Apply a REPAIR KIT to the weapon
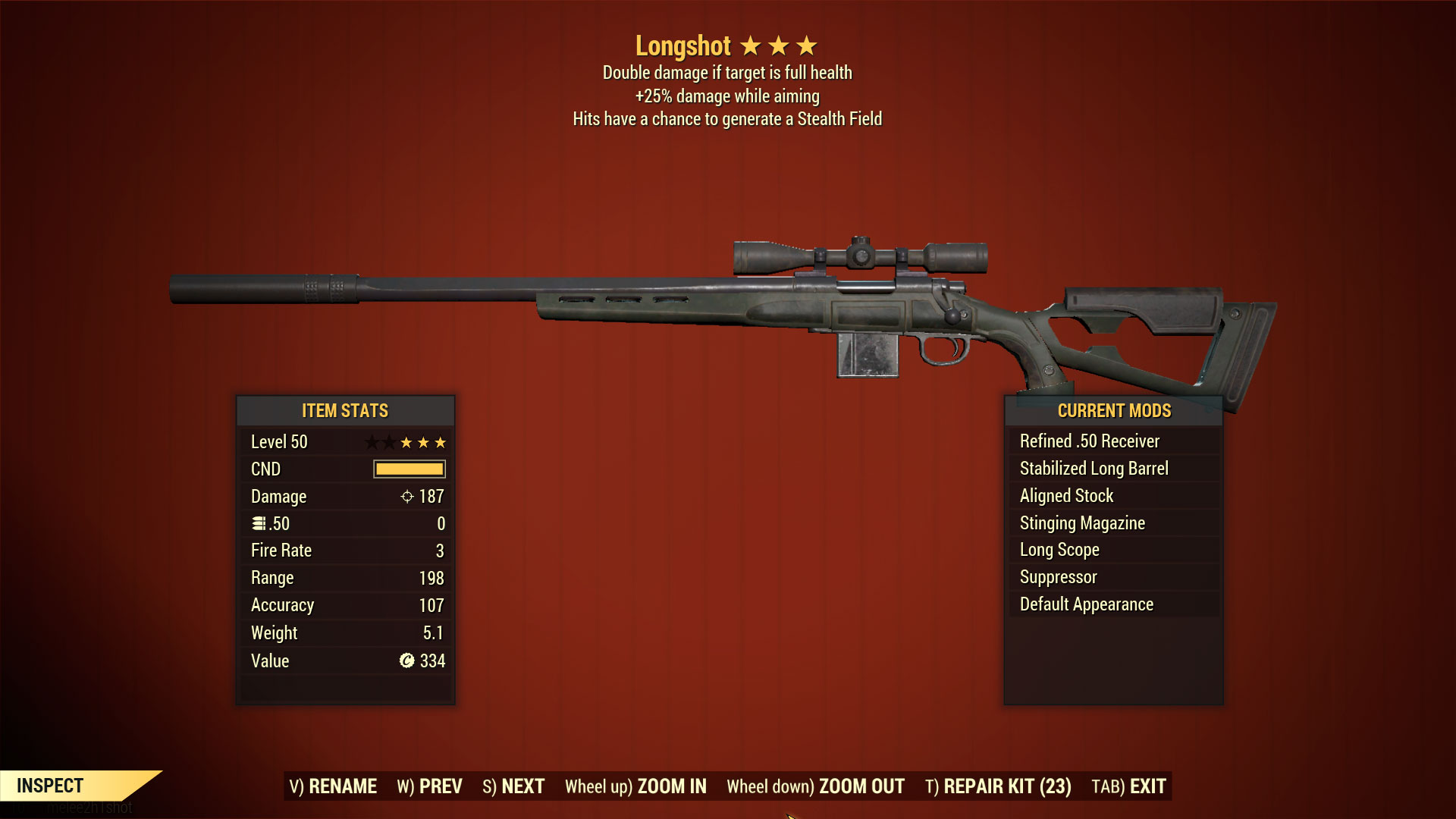This screenshot has height=819, width=1456. 998,786
